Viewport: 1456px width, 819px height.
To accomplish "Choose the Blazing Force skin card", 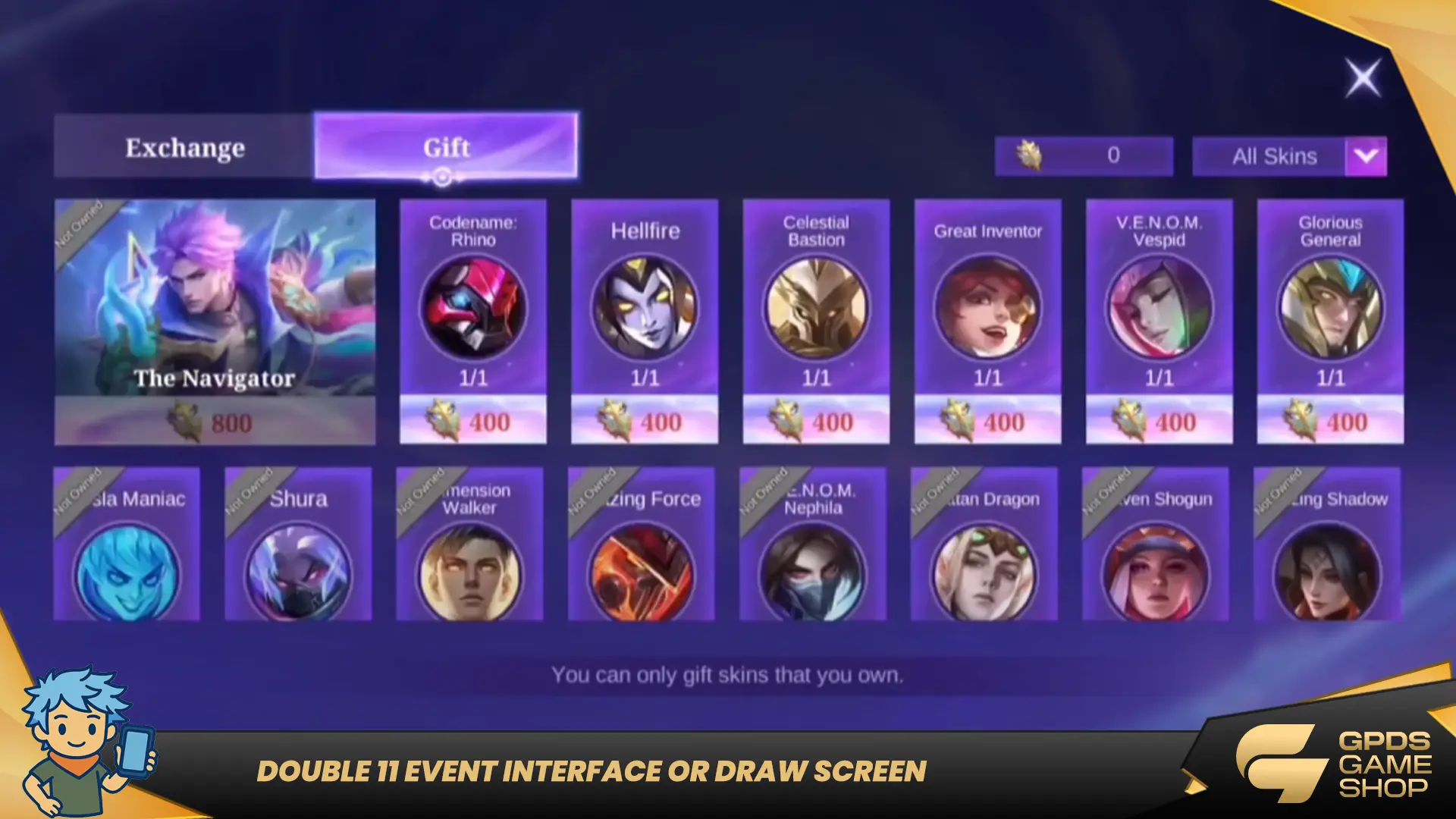I will (642, 544).
